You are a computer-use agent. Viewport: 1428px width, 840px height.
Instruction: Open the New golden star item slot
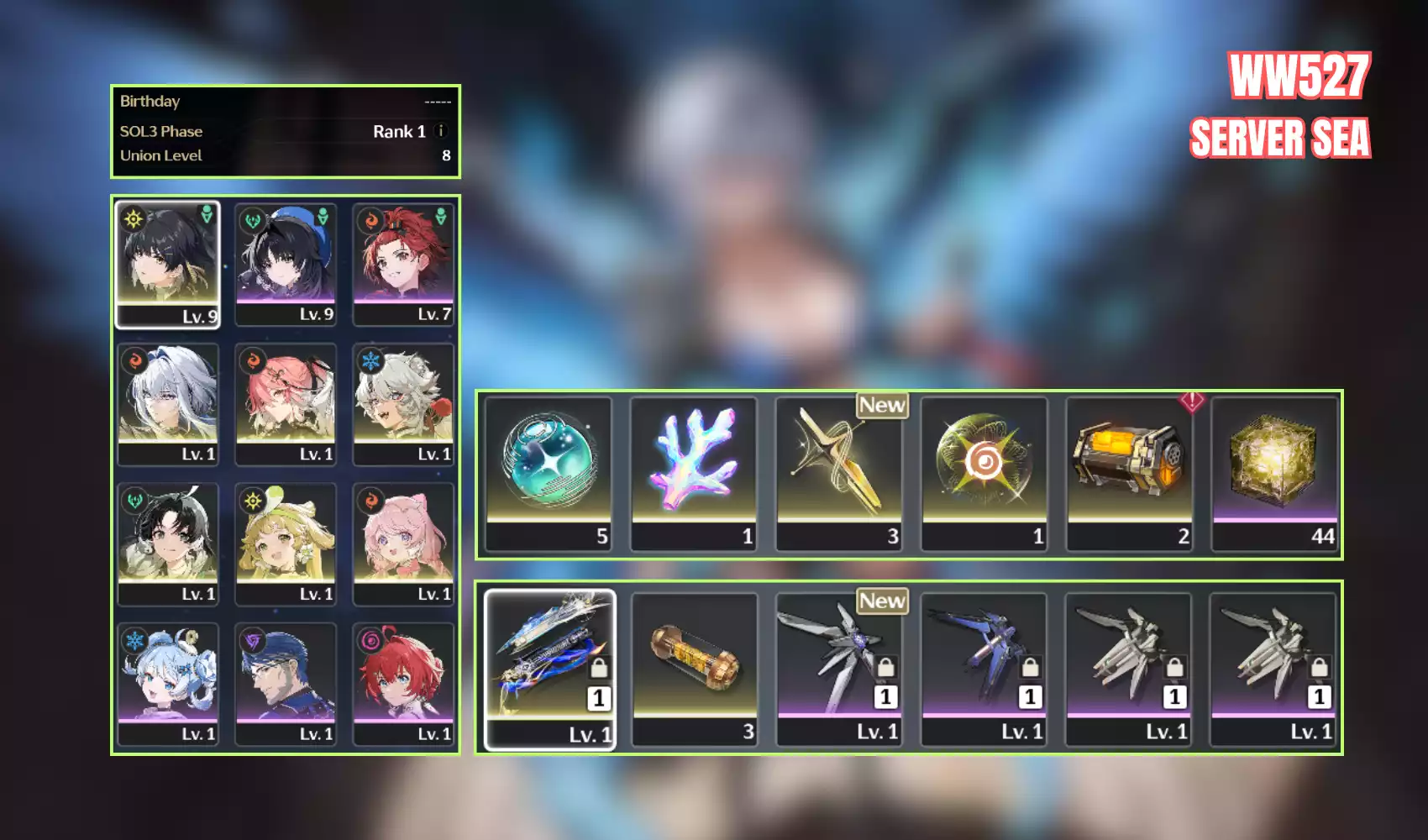point(839,474)
